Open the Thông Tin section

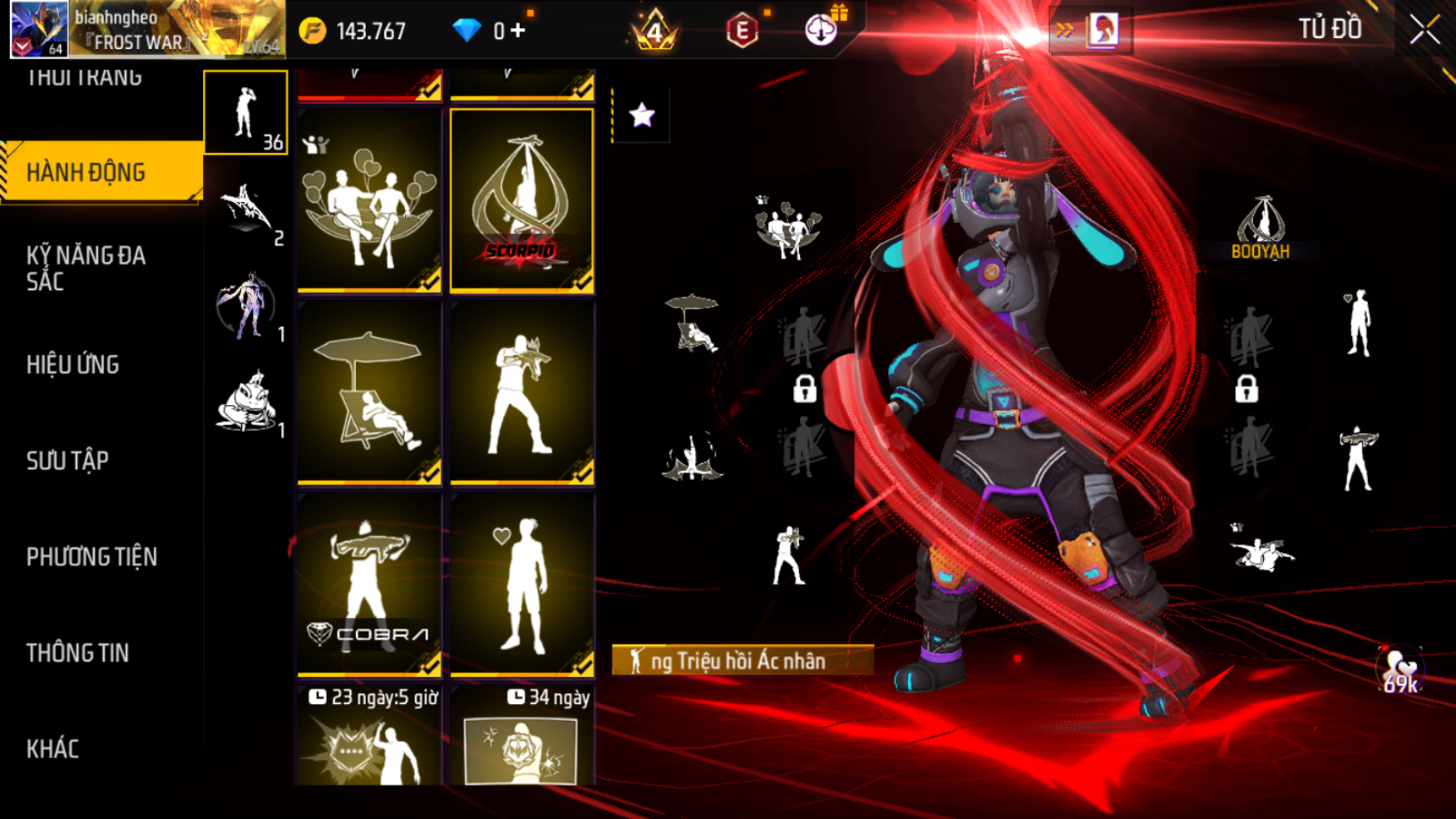tap(78, 653)
